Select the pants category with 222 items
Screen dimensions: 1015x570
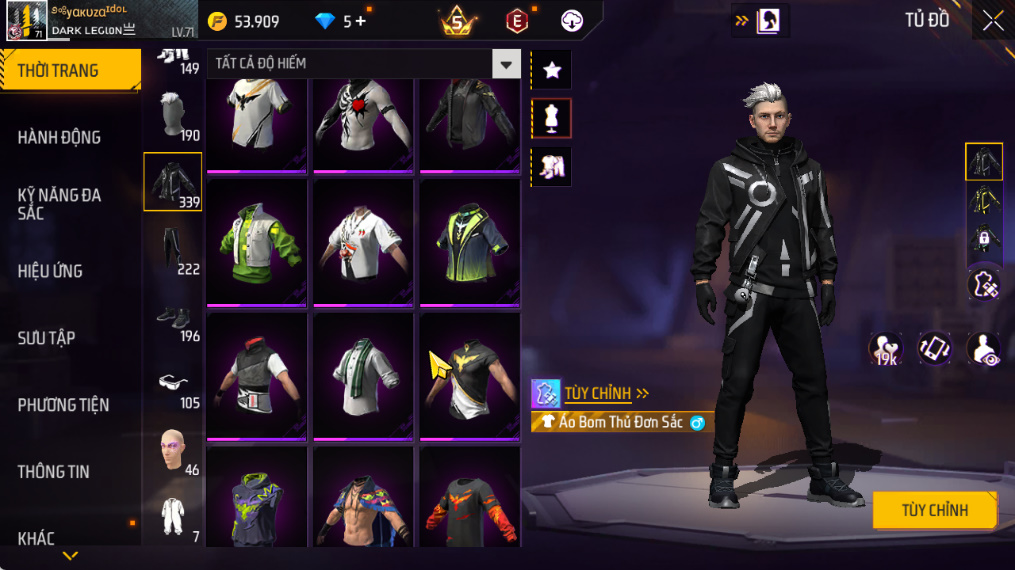173,250
